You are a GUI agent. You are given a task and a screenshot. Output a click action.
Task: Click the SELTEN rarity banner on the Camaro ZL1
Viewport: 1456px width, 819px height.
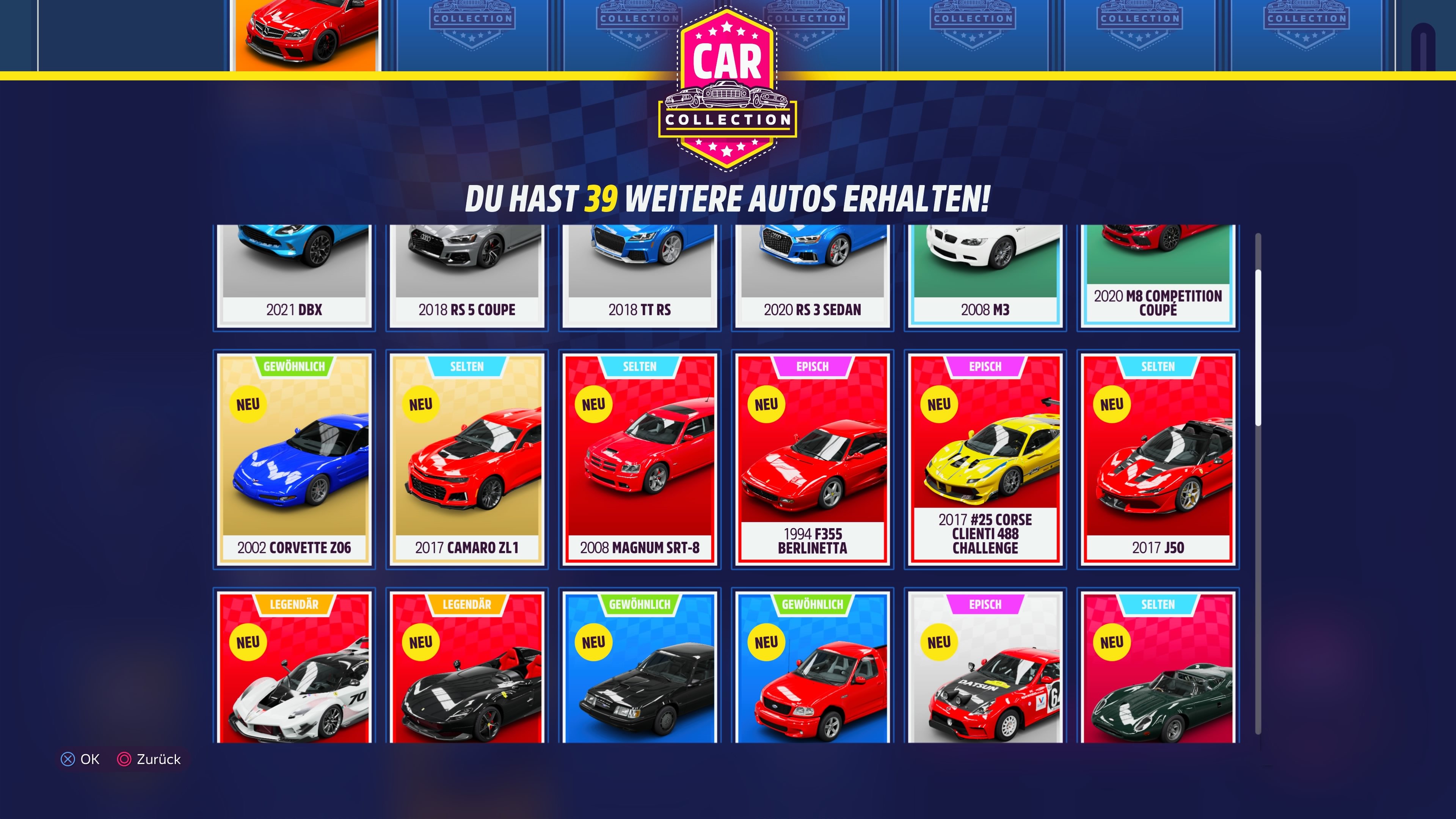pyautogui.click(x=466, y=366)
